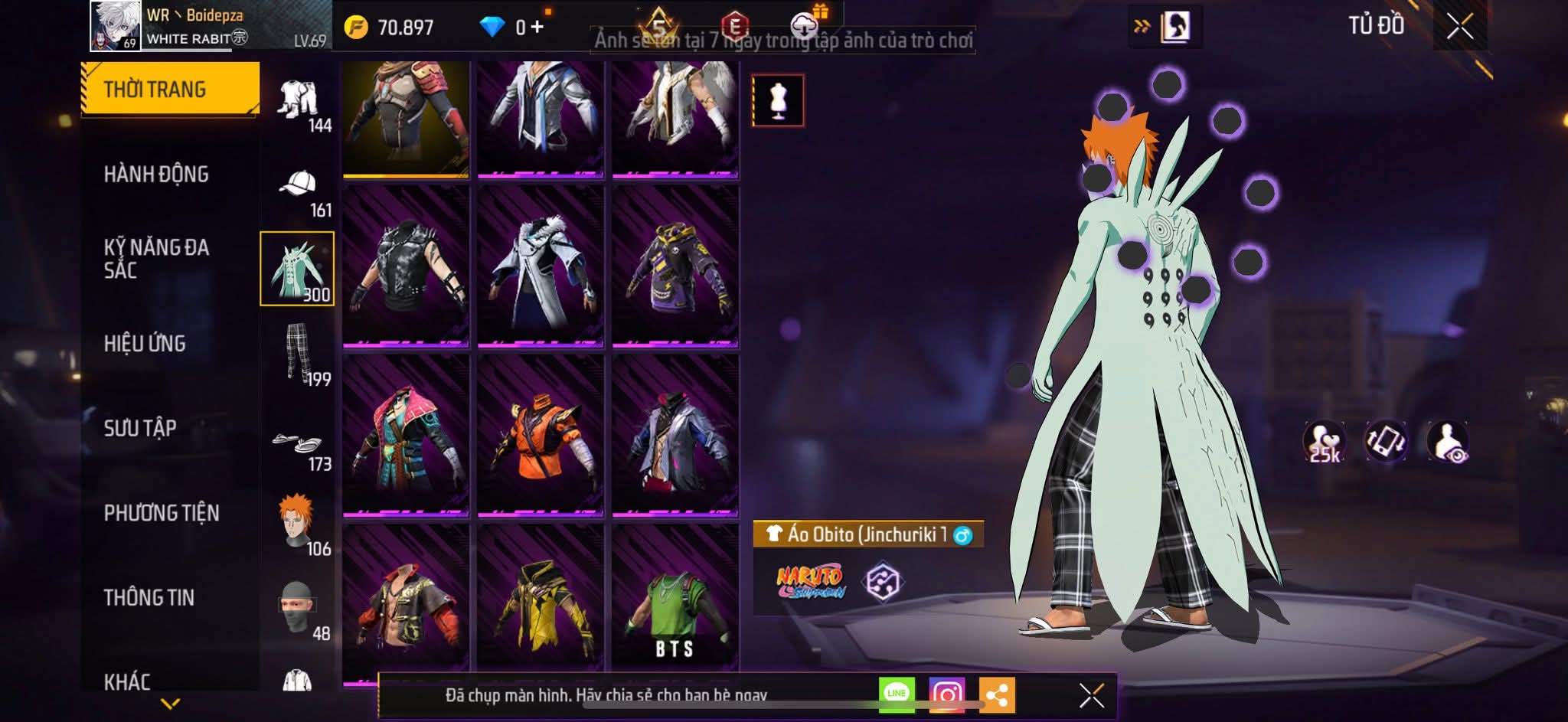Image resolution: width=1568 pixels, height=722 pixels.
Task: Close the wardrobe with the top-right X
Action: 1459,28
